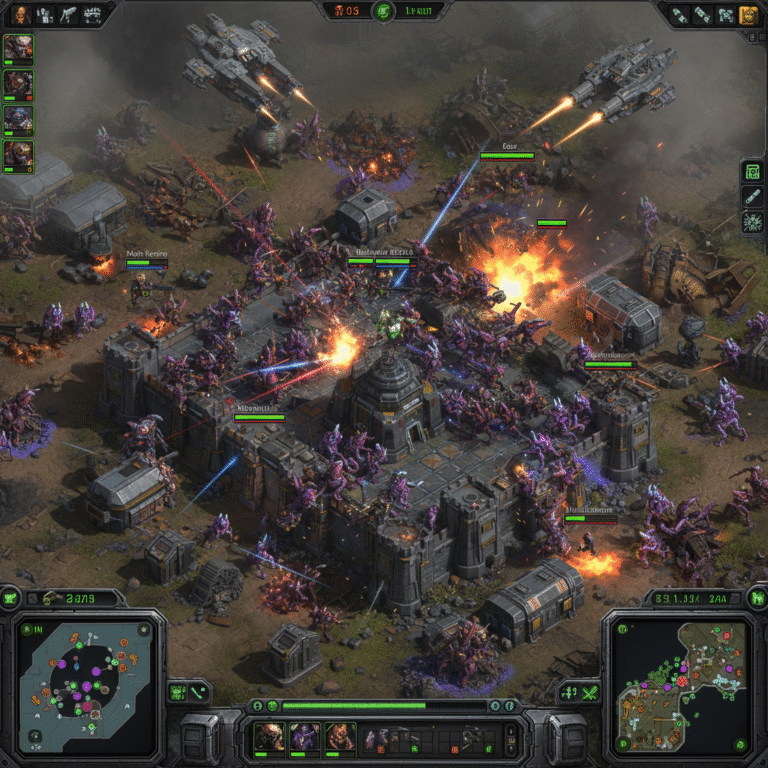Select the fourth hero portrait on the left
Image resolution: width=768 pixels, height=768 pixels.
click(18, 154)
